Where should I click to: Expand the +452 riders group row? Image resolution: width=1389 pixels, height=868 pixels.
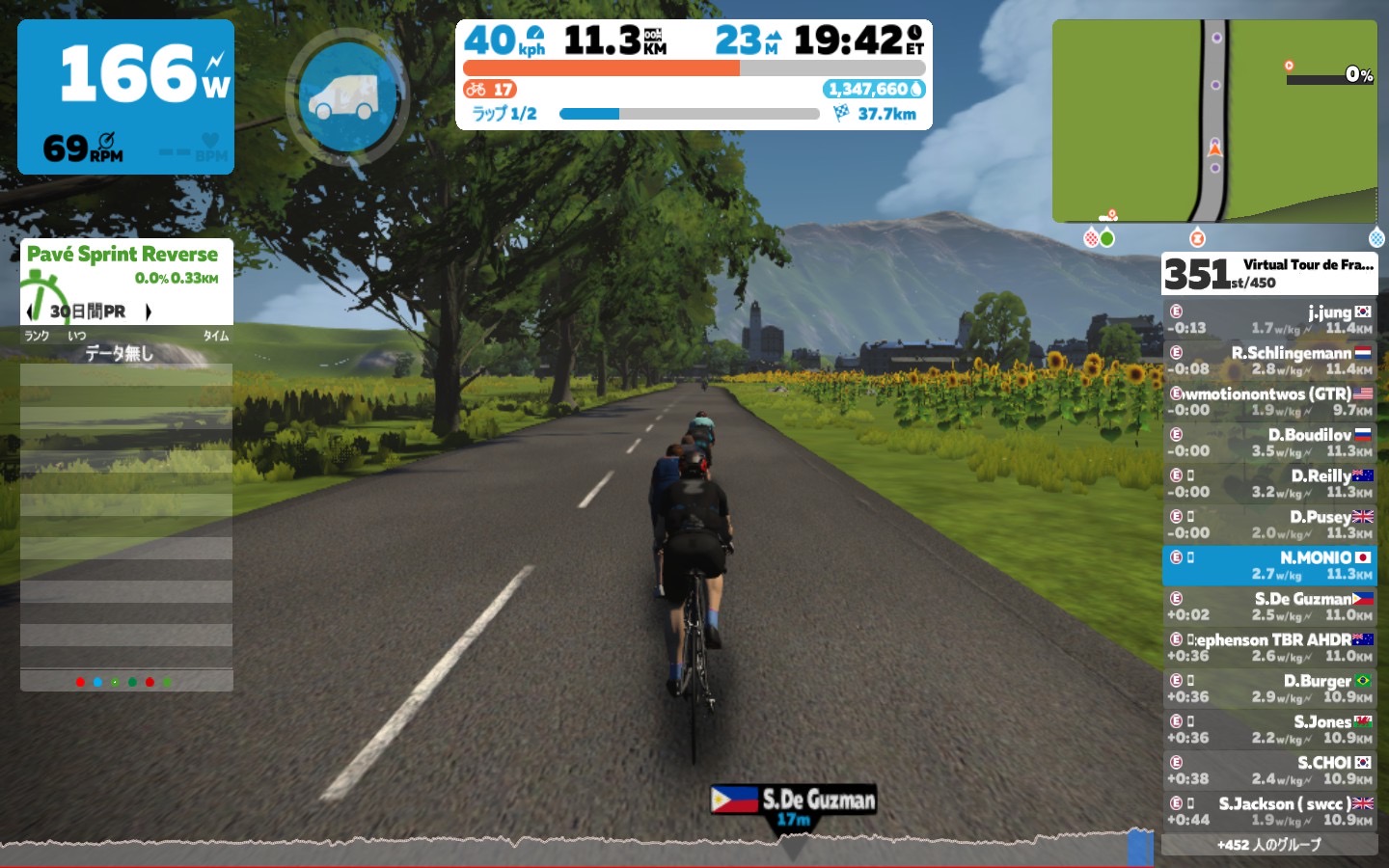pyautogui.click(x=1268, y=845)
